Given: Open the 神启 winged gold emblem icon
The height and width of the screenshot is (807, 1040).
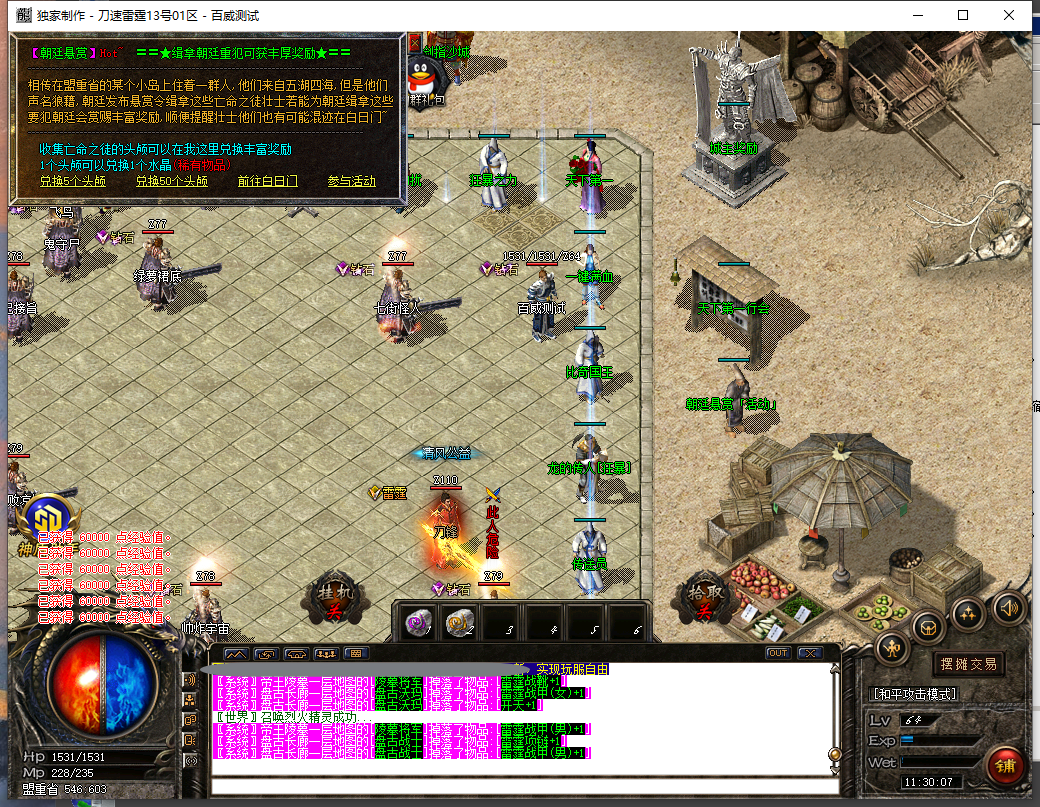Looking at the screenshot, I should point(45,520).
